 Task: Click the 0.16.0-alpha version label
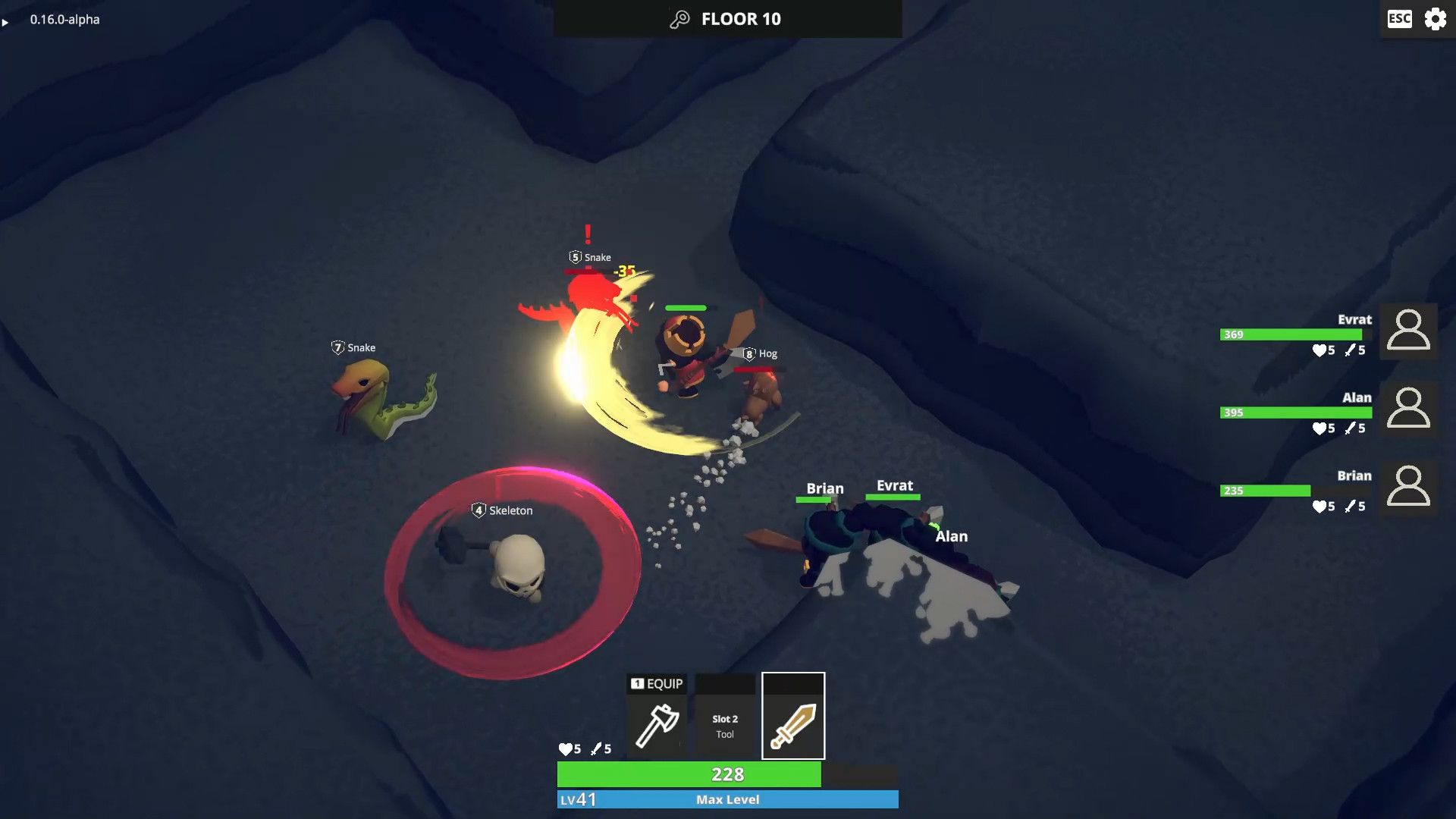tap(64, 20)
